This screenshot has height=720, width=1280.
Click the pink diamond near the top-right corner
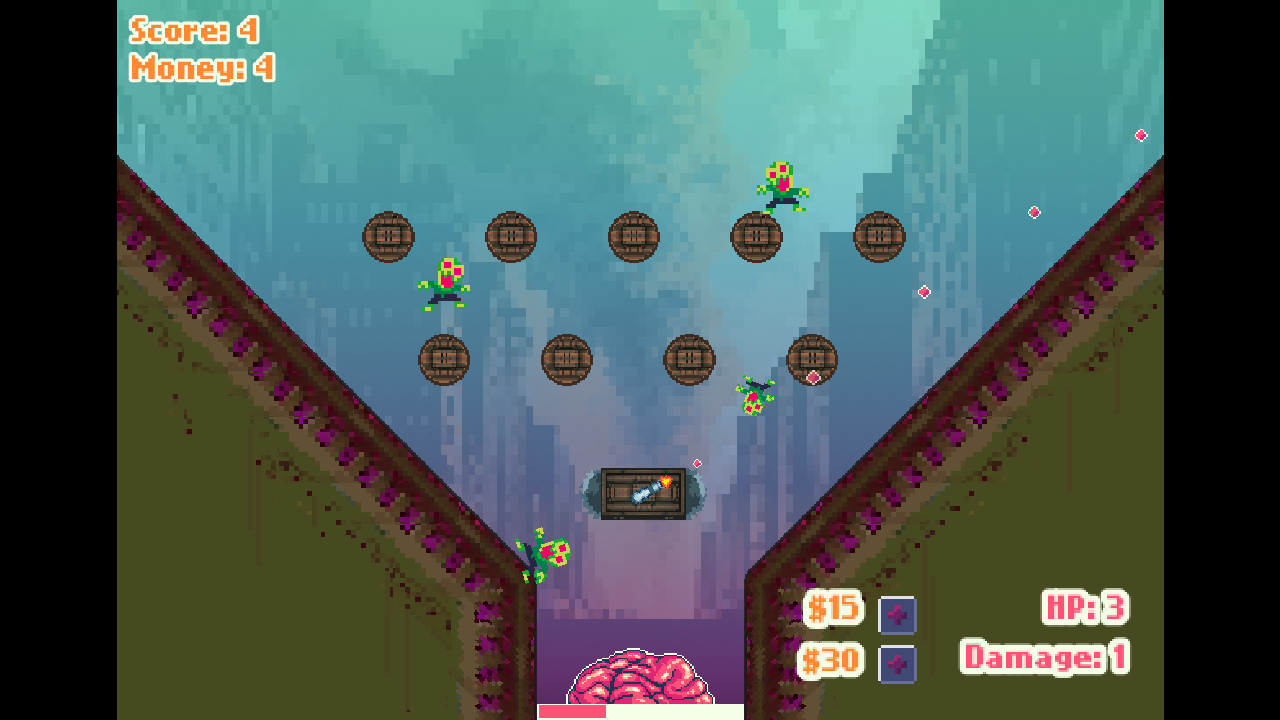(1141, 135)
